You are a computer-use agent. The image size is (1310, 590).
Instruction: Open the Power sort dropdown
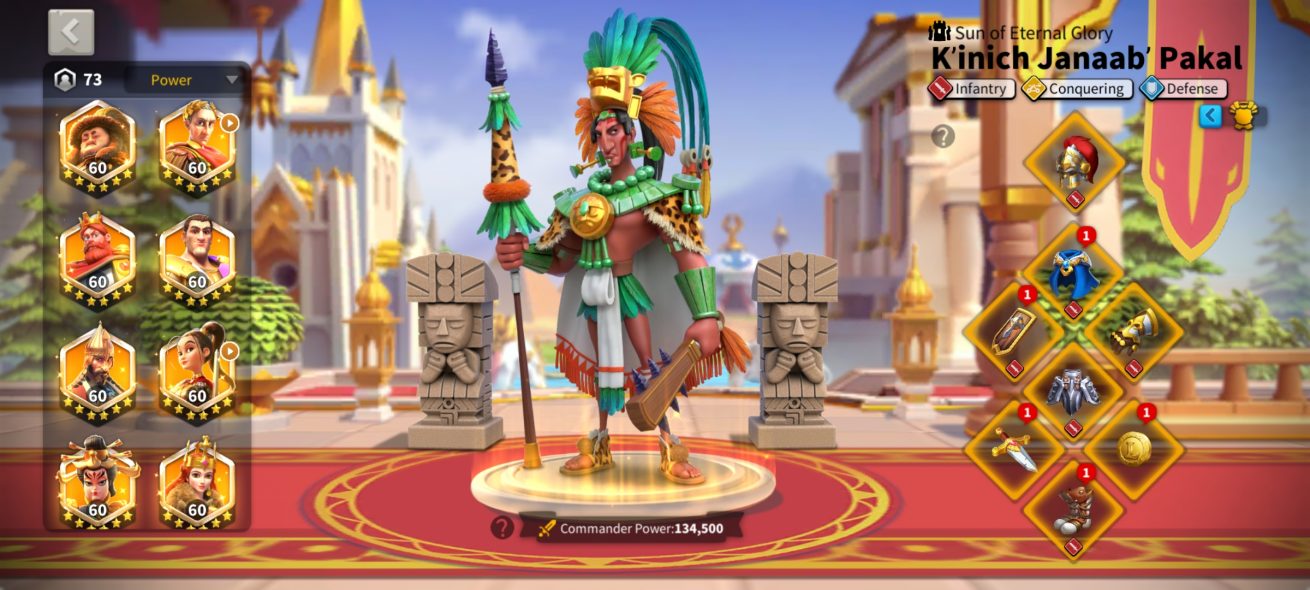[187, 80]
